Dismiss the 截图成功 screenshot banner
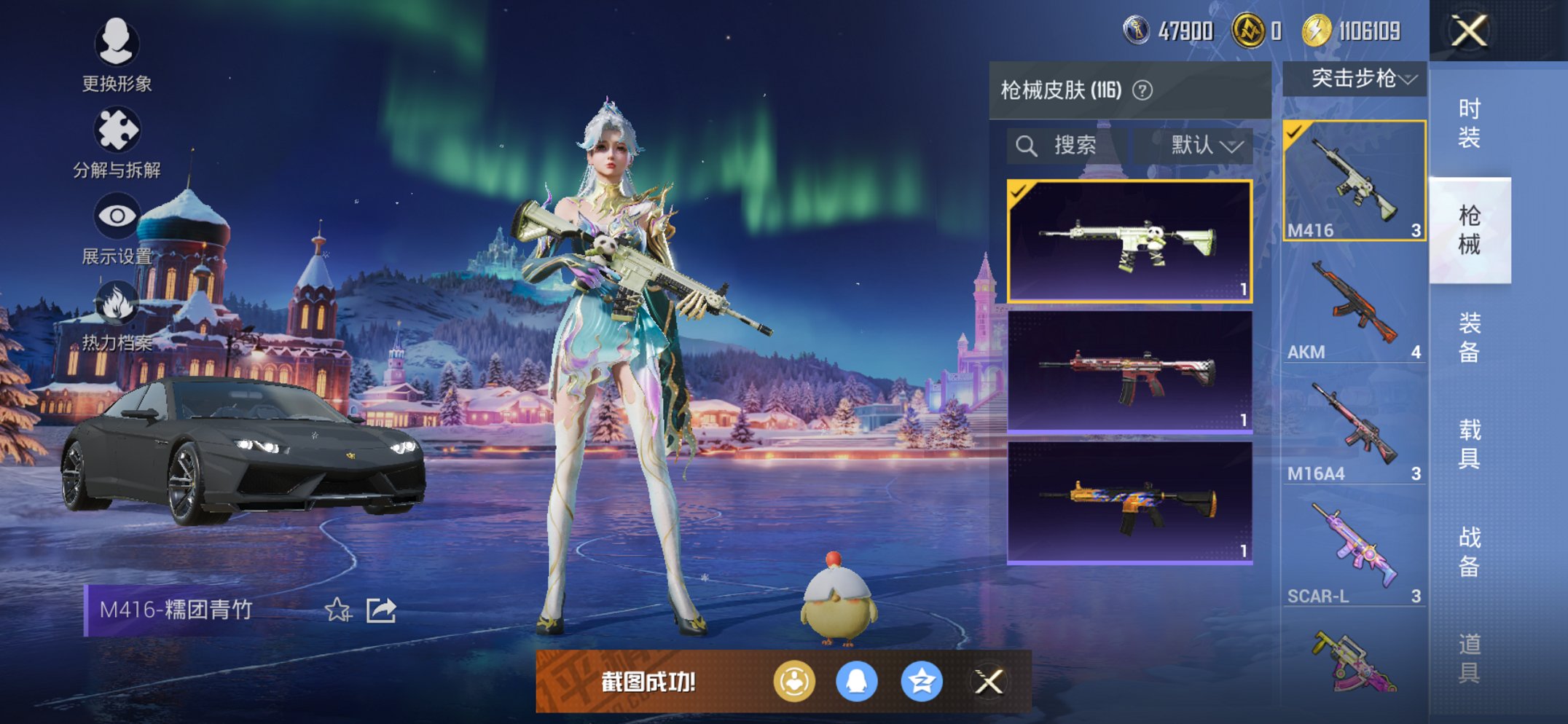1568x724 pixels. [989, 682]
